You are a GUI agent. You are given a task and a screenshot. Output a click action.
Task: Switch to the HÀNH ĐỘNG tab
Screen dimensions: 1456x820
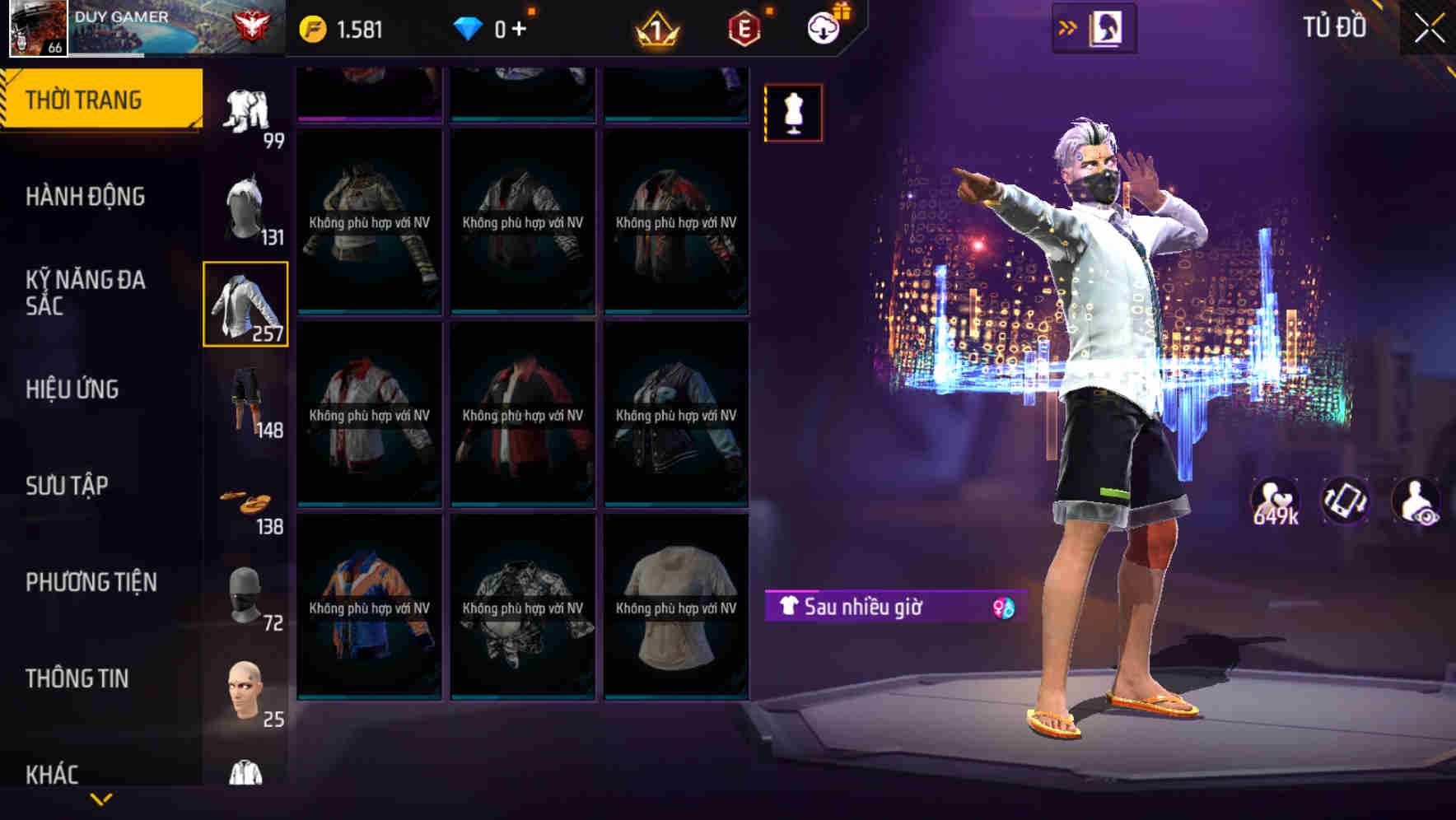click(x=85, y=198)
